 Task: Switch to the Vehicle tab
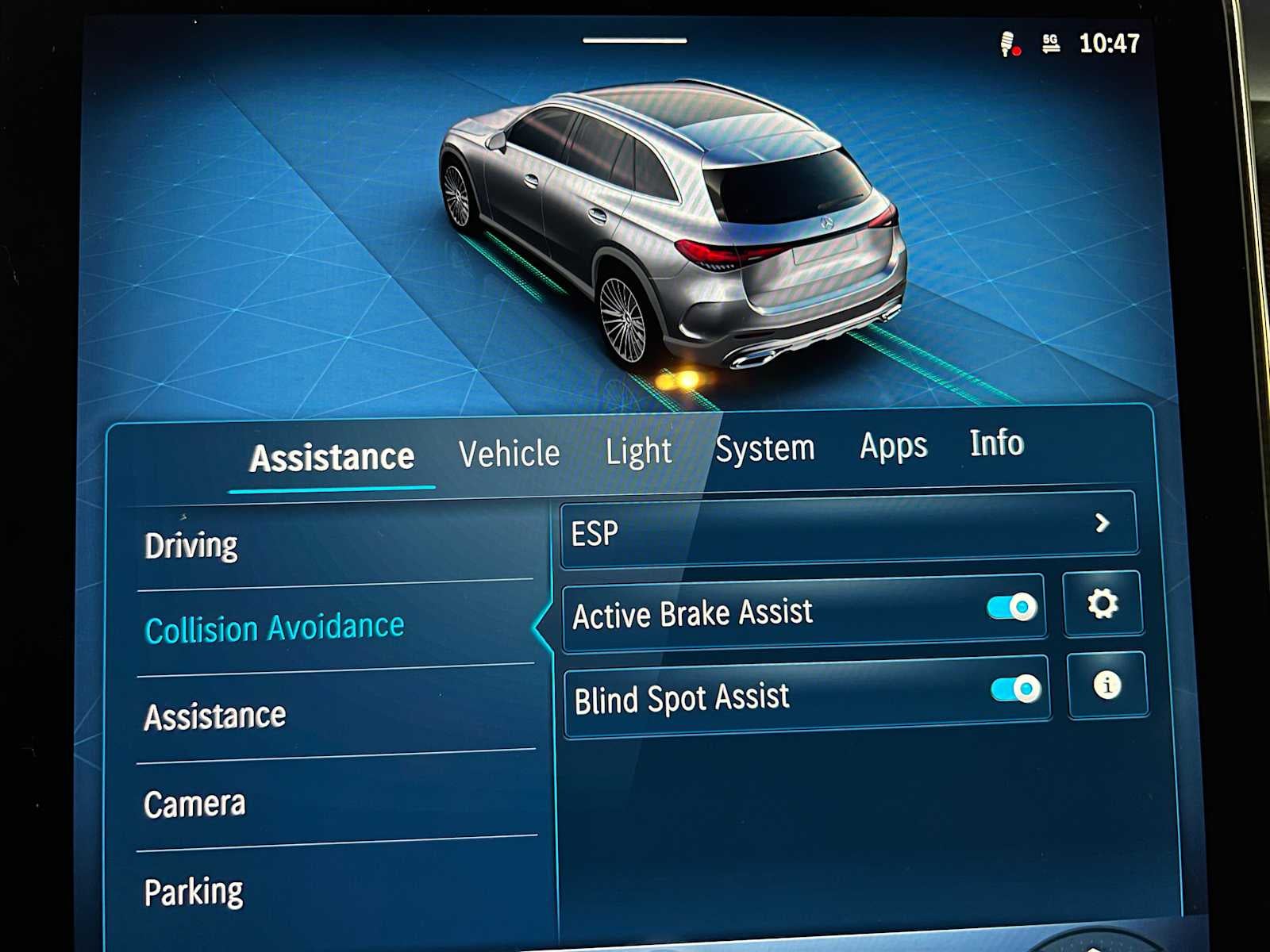(510, 452)
